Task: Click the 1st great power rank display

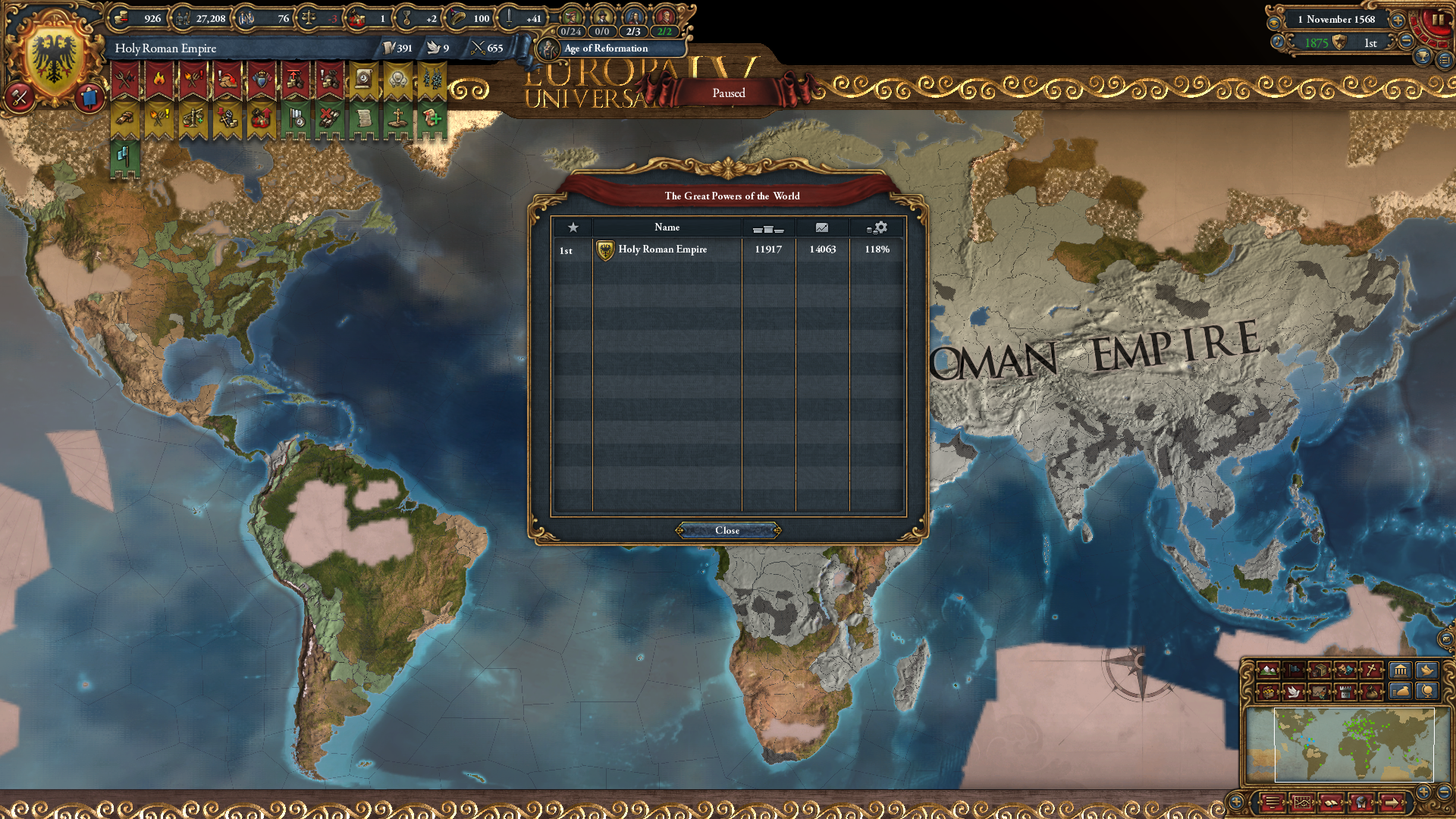Action: coord(1370,43)
